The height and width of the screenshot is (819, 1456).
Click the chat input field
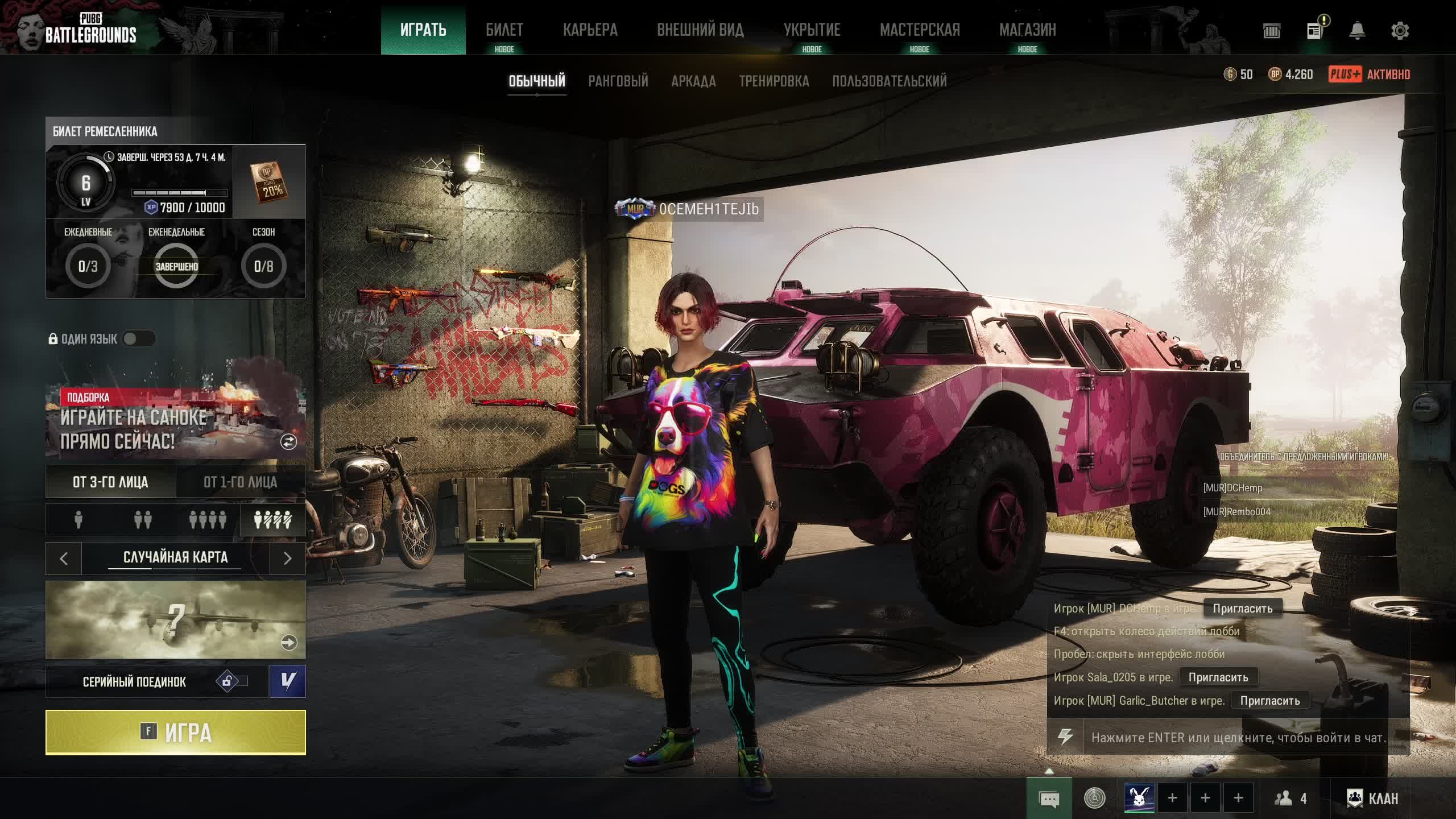(x=1238, y=738)
